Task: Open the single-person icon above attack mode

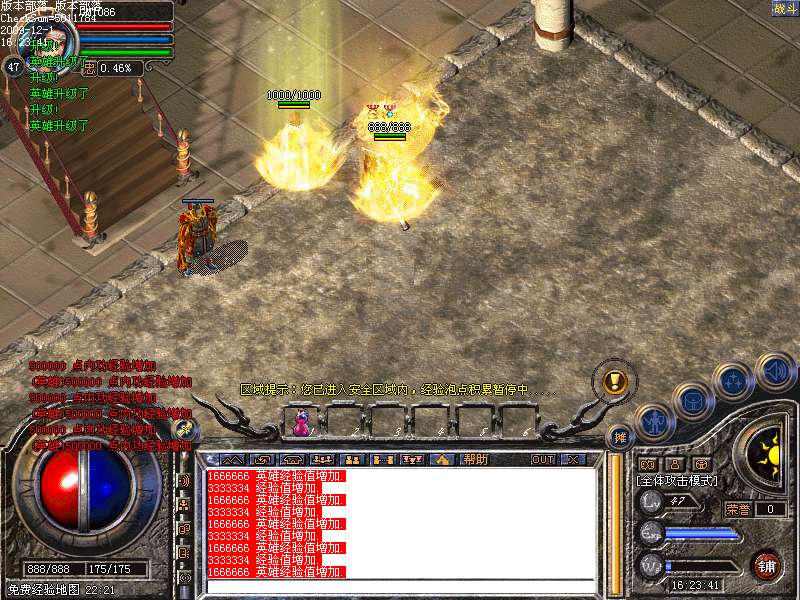Action: click(674, 464)
